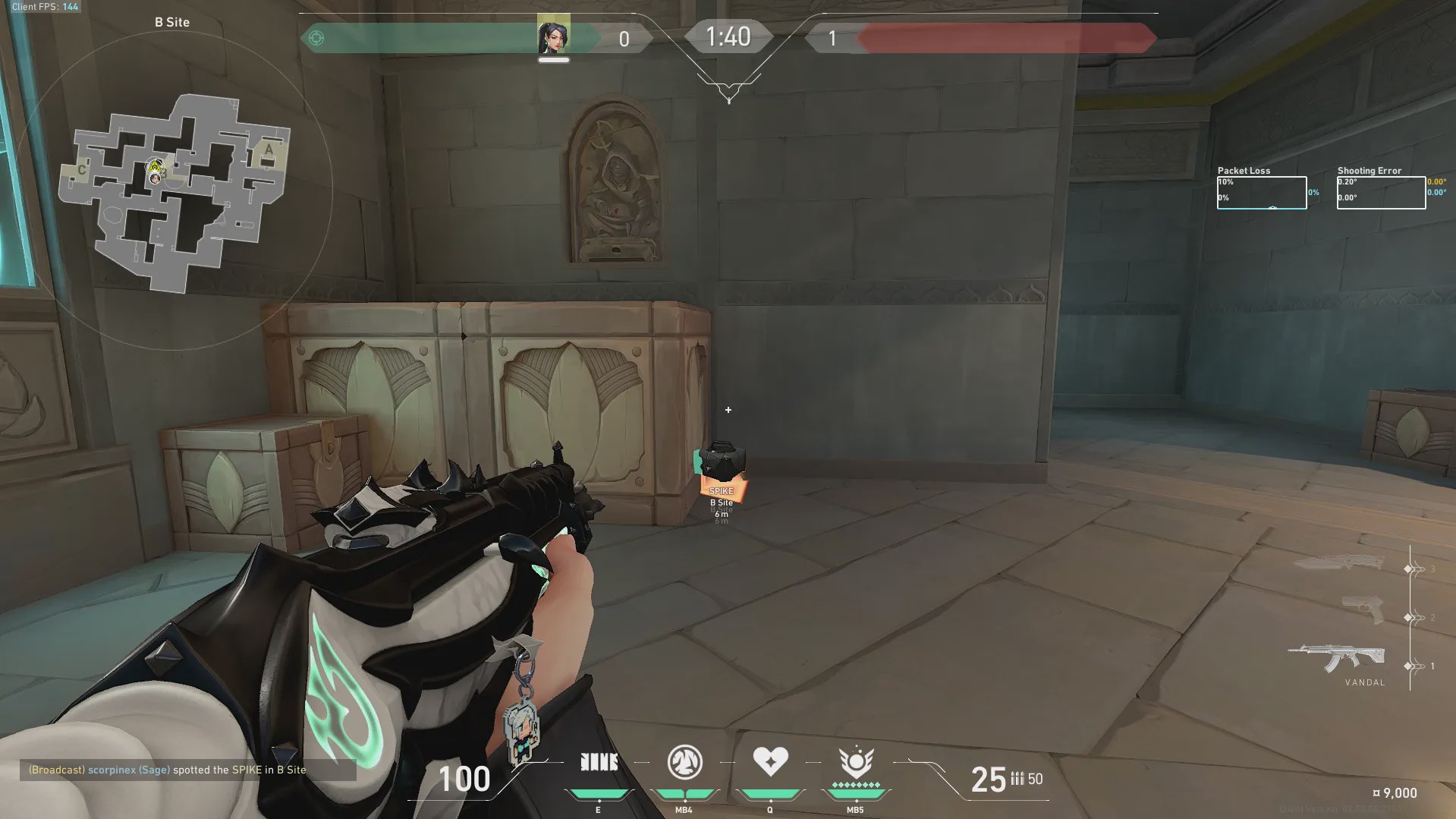Click the Packet Loss graph
The height and width of the screenshot is (819, 1456).
click(1262, 192)
